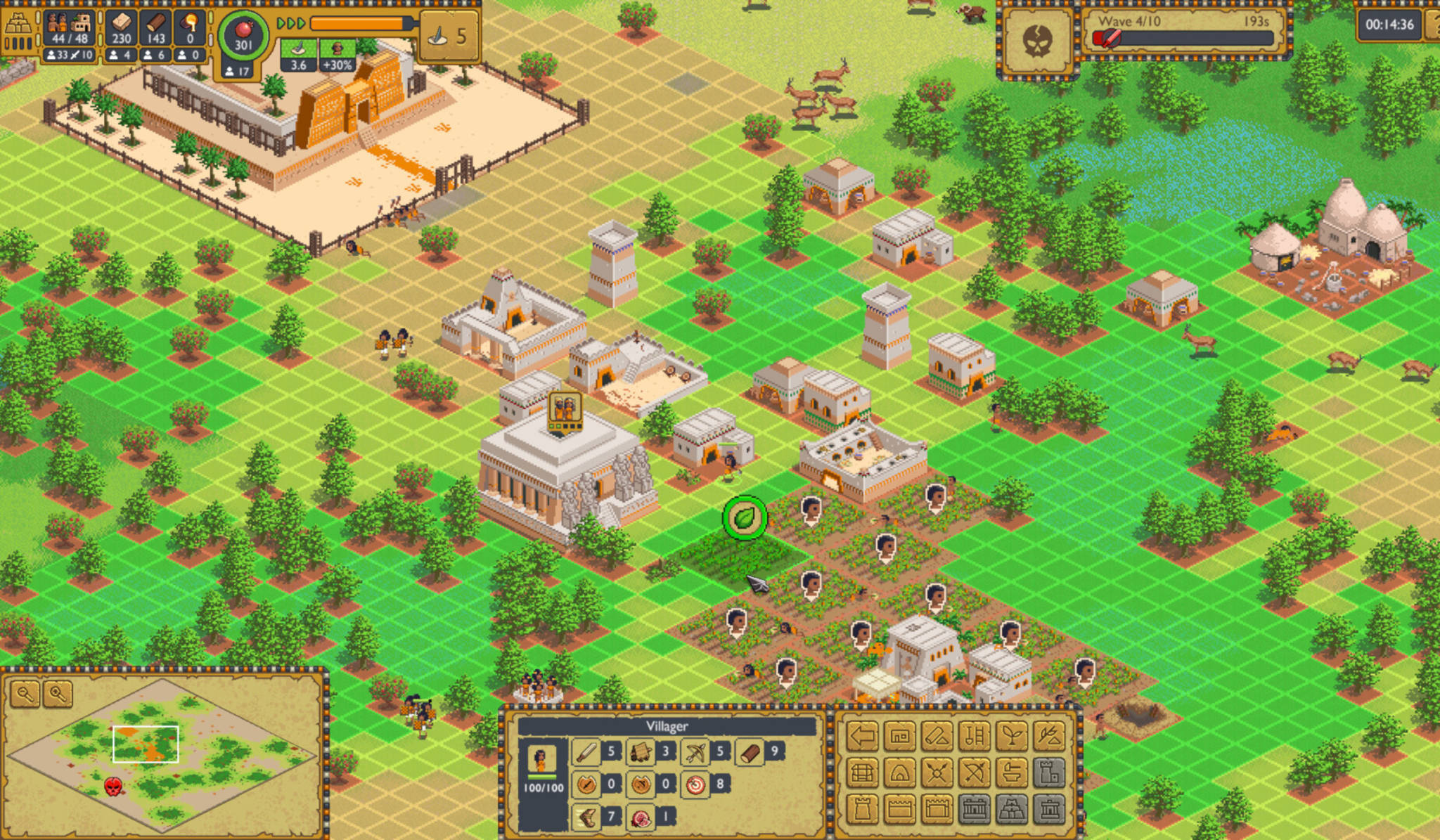The height and width of the screenshot is (840, 1440).
Task: Choose the log and pile storage building
Action: pyautogui.click(x=937, y=736)
